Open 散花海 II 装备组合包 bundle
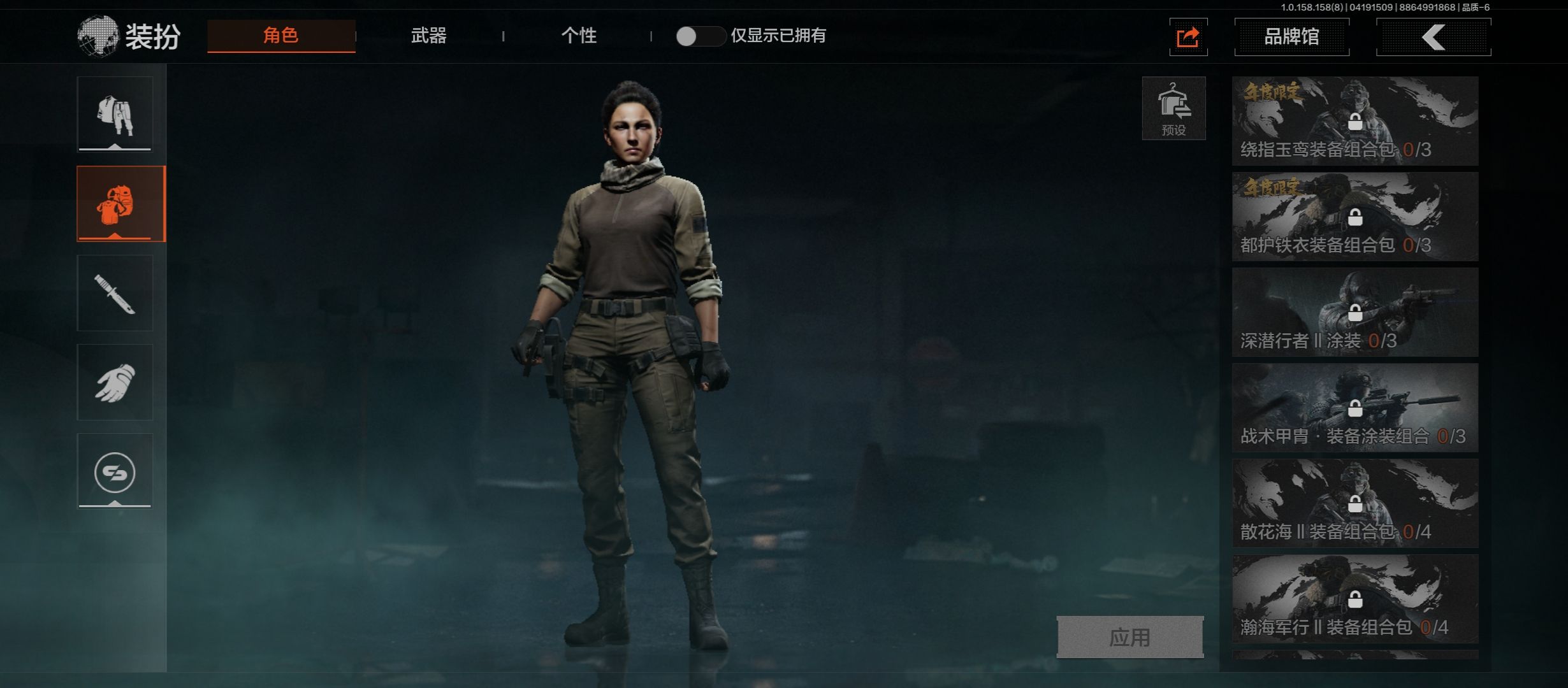This screenshot has height=688, width=1568. pyautogui.click(x=1354, y=503)
